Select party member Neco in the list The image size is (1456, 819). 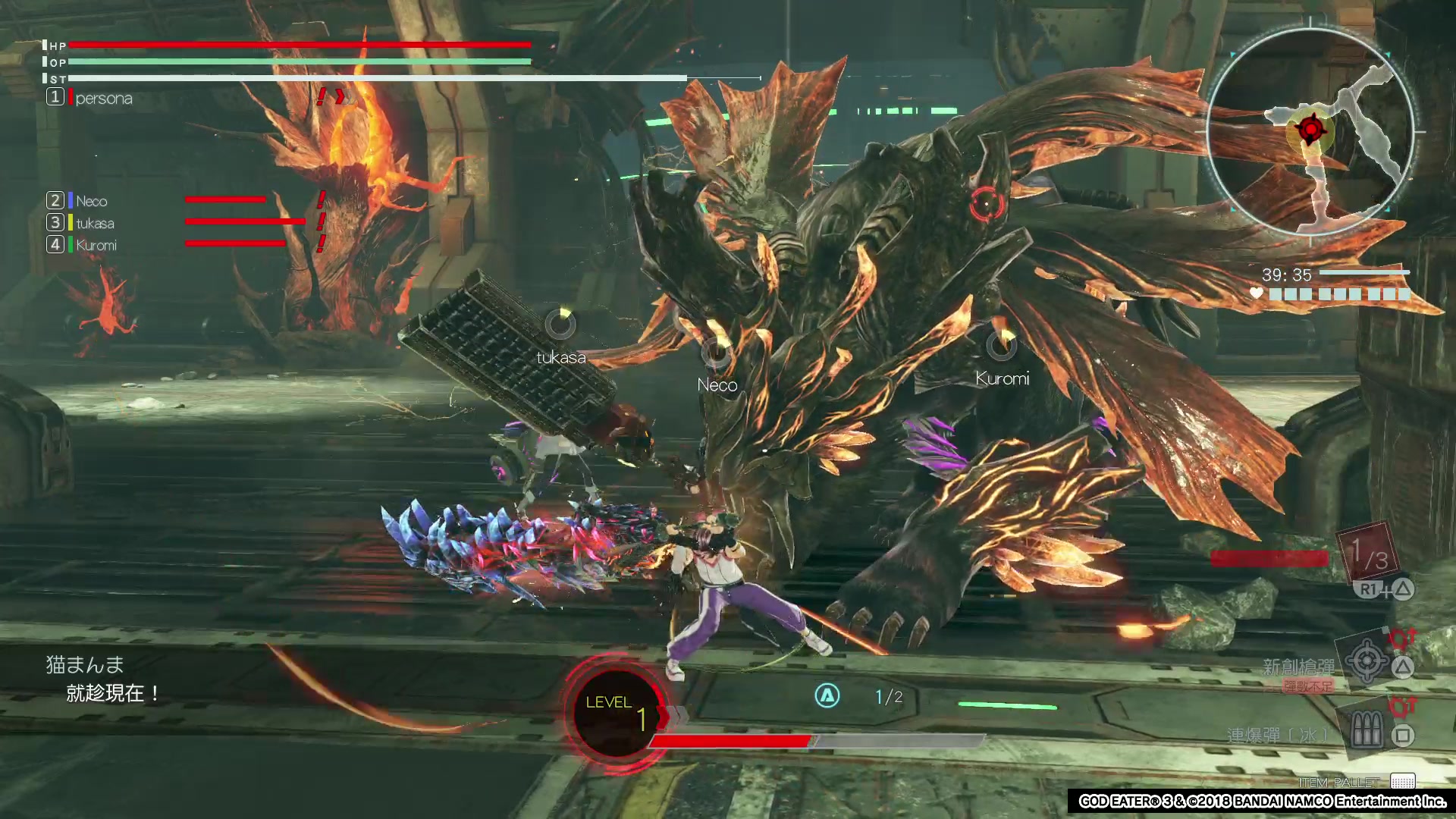(x=91, y=201)
